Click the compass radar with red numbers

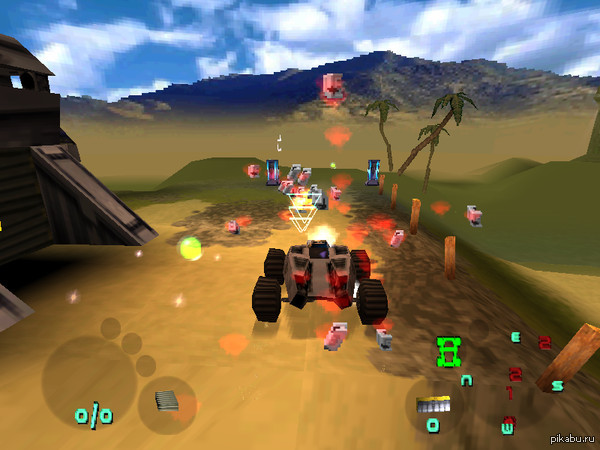[512, 380]
